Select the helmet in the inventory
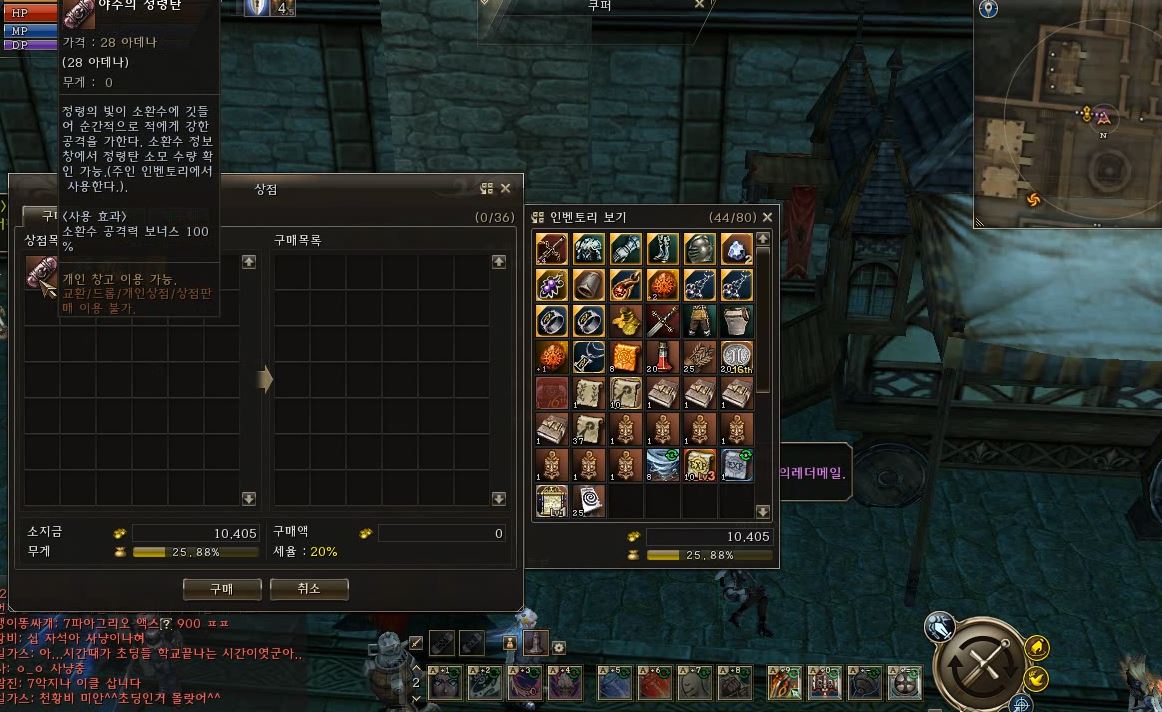1162x712 pixels. [x=699, y=248]
